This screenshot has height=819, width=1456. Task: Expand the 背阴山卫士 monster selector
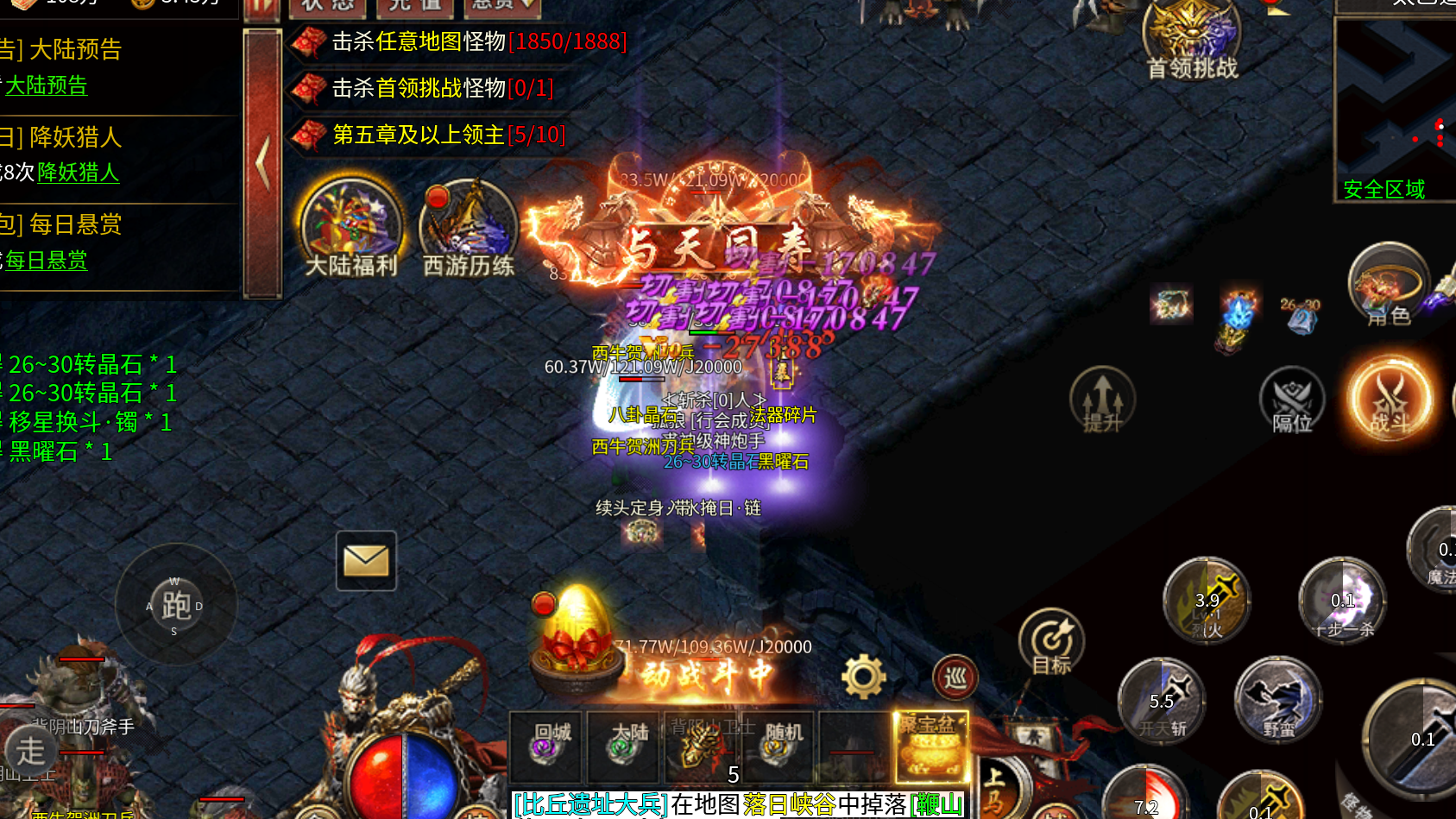point(701,747)
